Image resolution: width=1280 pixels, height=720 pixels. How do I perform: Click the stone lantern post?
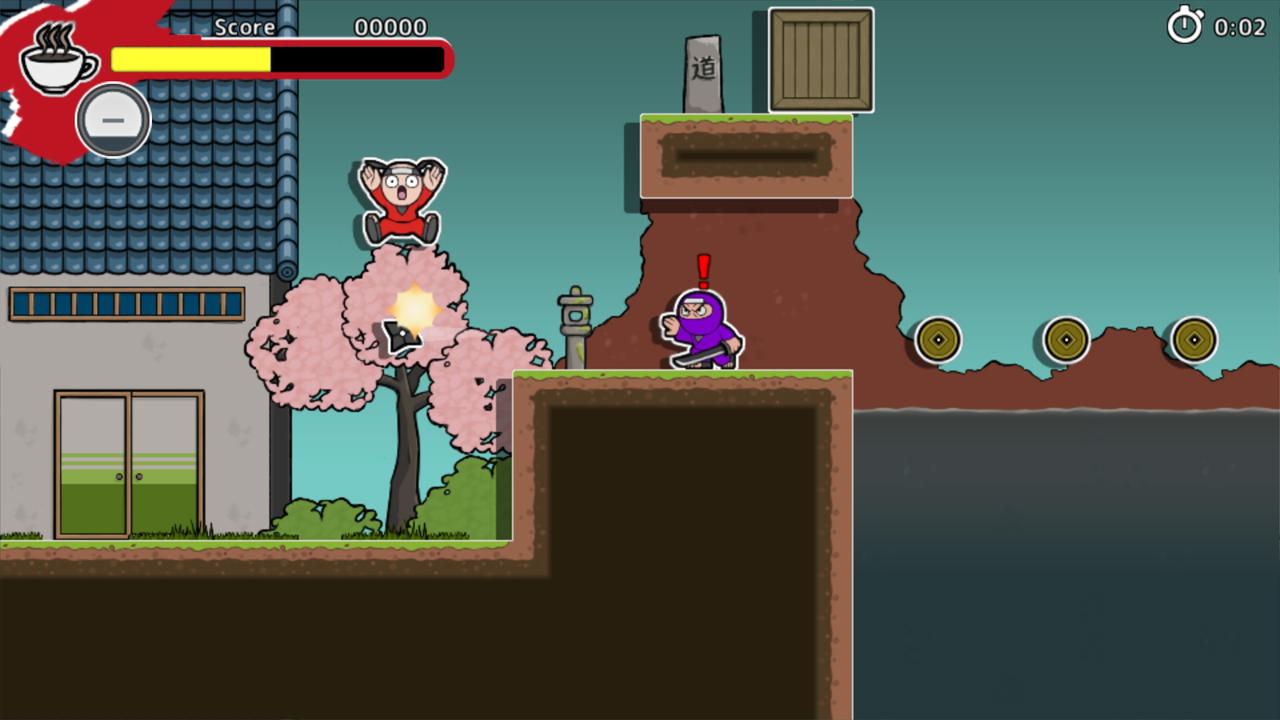575,320
